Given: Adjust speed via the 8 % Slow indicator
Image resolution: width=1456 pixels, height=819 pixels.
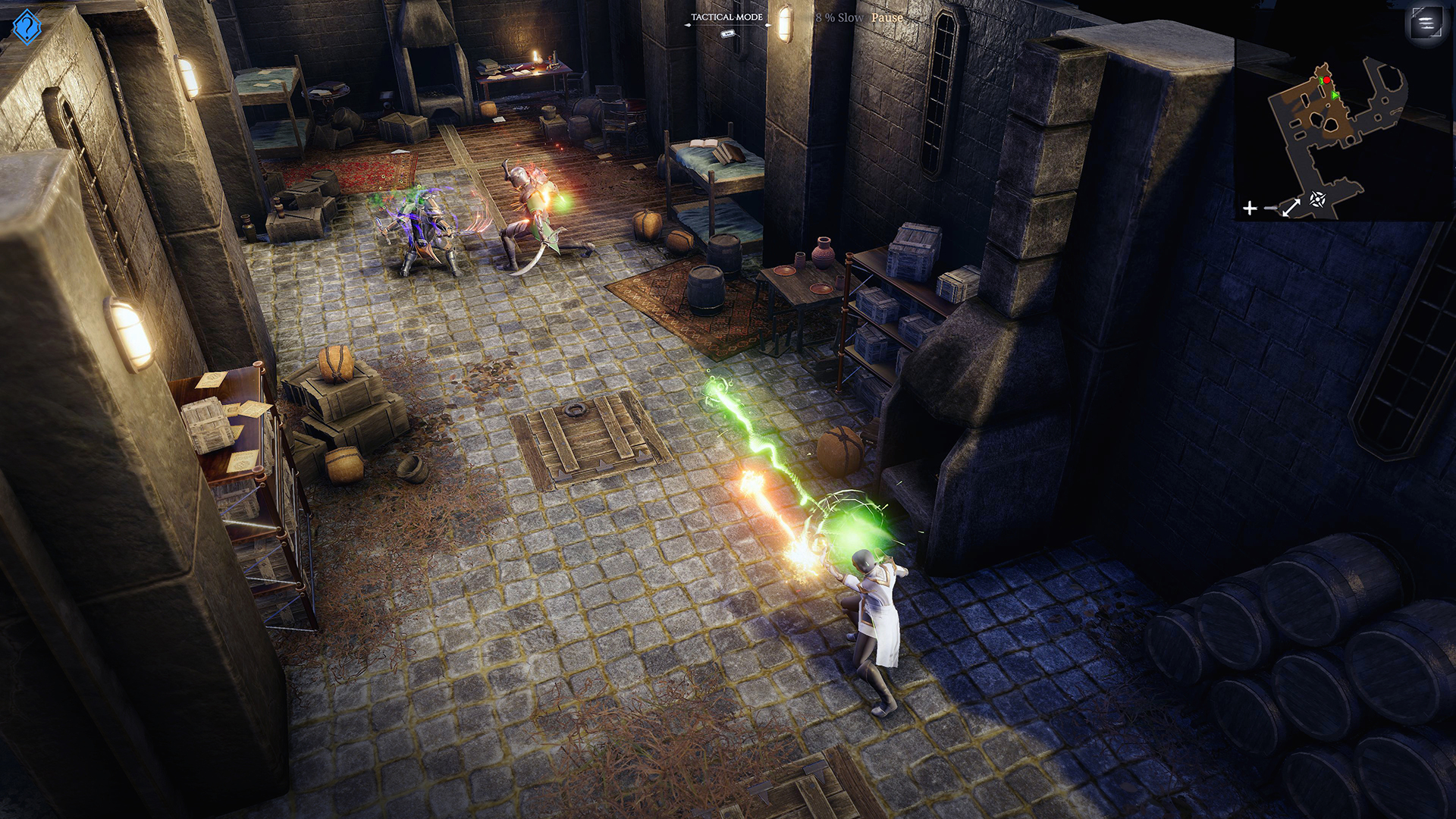Looking at the screenshot, I should tap(838, 17).
